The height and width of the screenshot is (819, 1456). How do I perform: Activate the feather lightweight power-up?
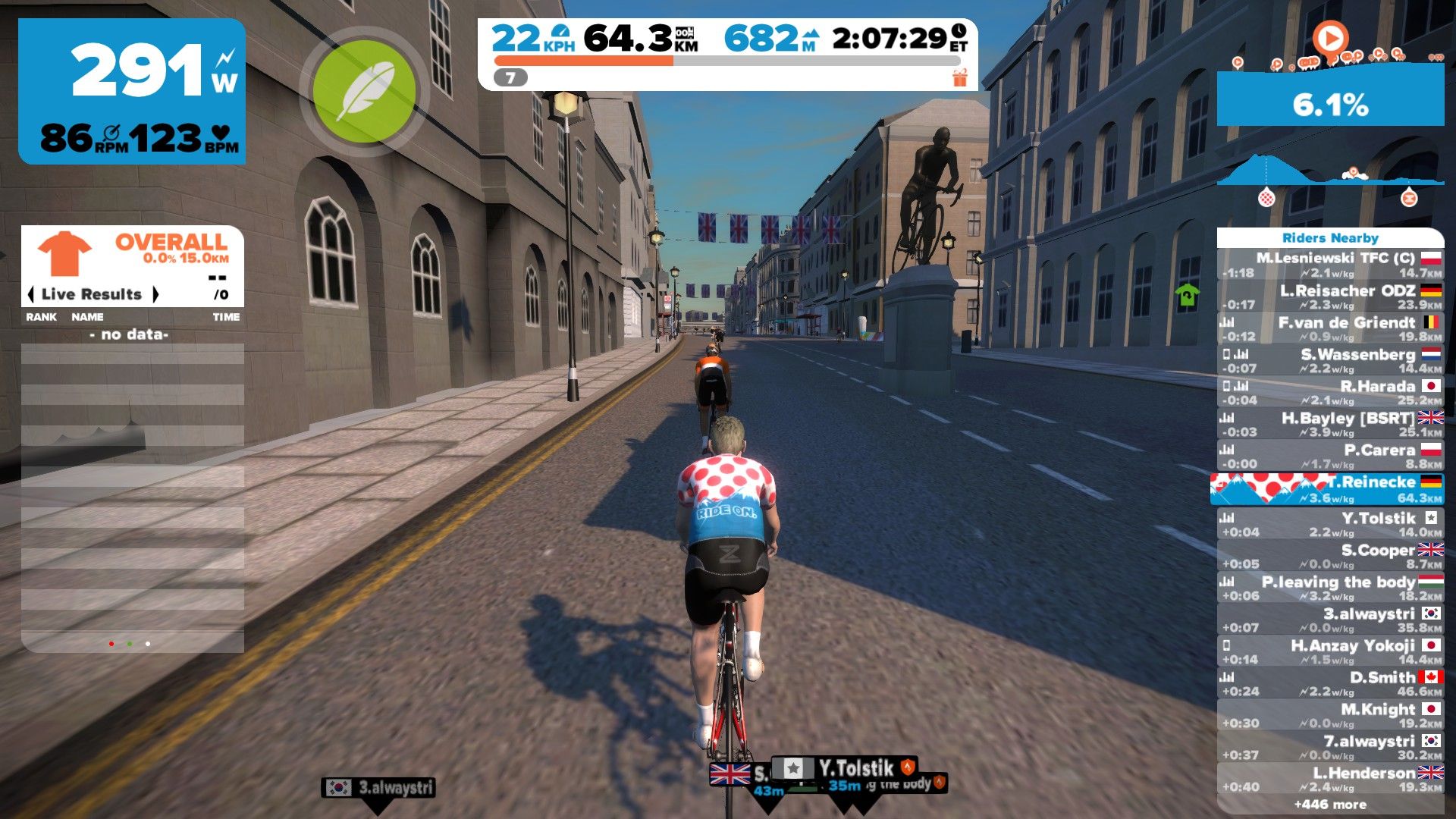pos(364,92)
